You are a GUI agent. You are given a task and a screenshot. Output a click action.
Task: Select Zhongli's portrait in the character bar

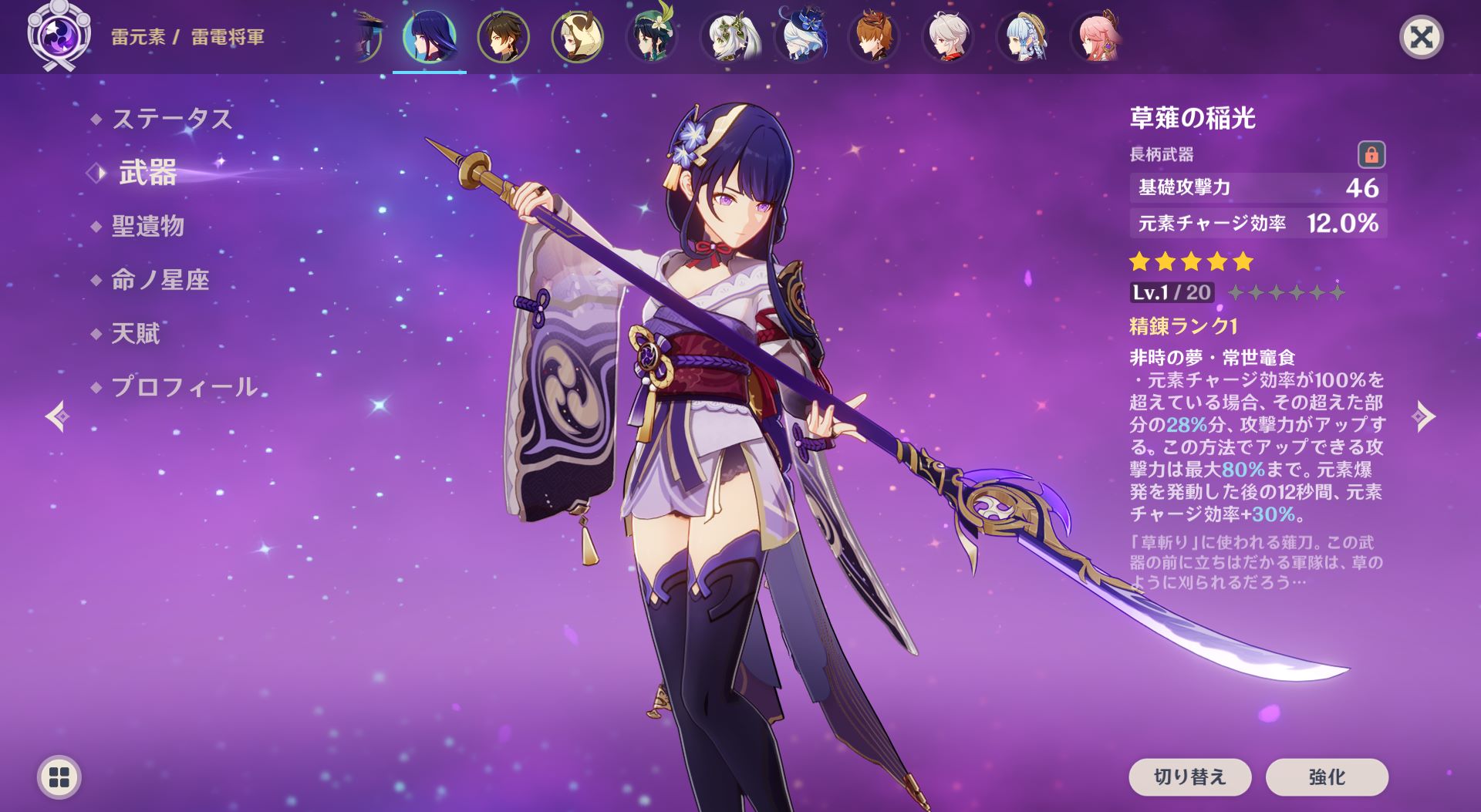coord(503,37)
